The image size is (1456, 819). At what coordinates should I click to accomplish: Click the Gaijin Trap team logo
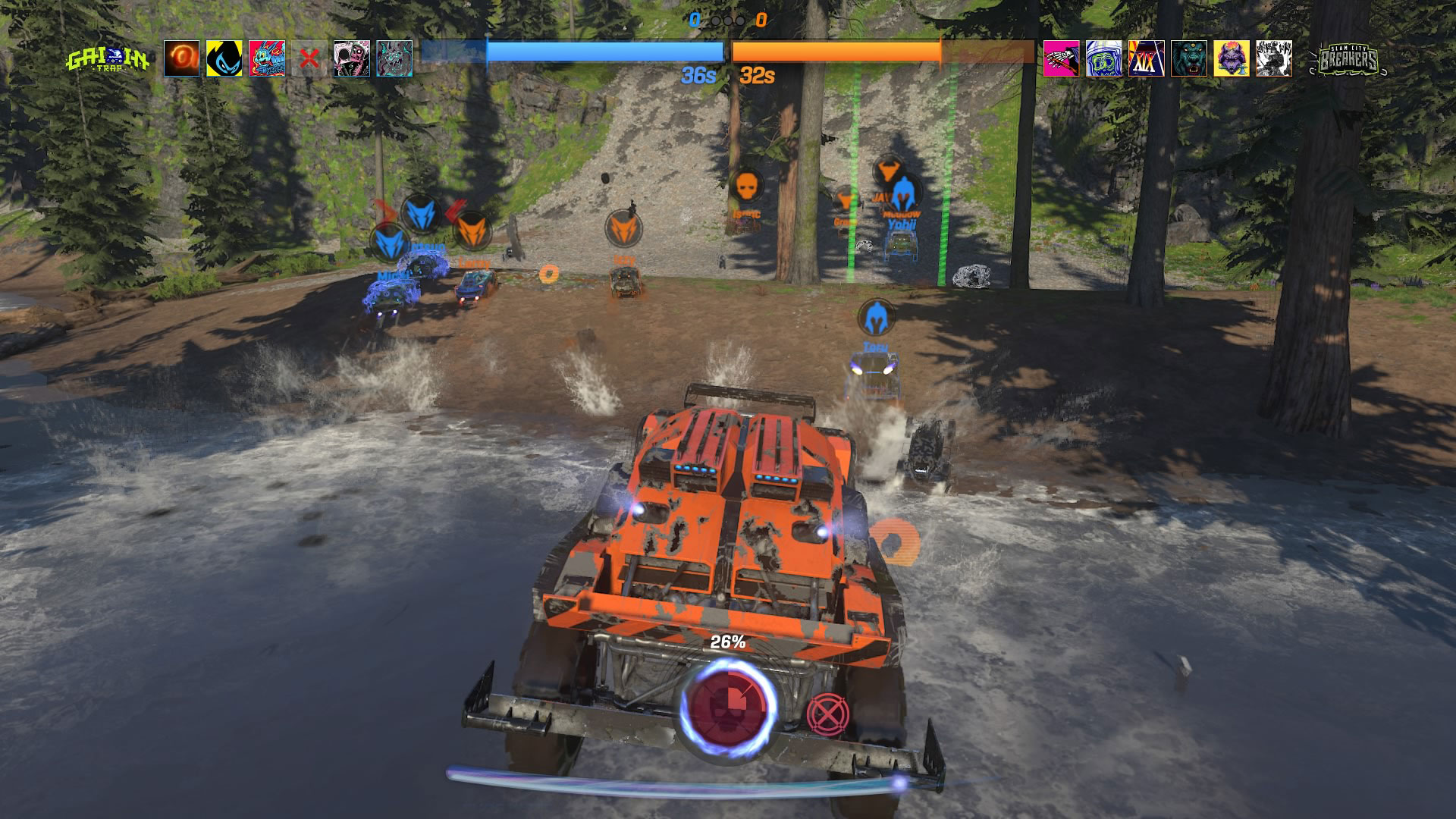click(x=108, y=59)
